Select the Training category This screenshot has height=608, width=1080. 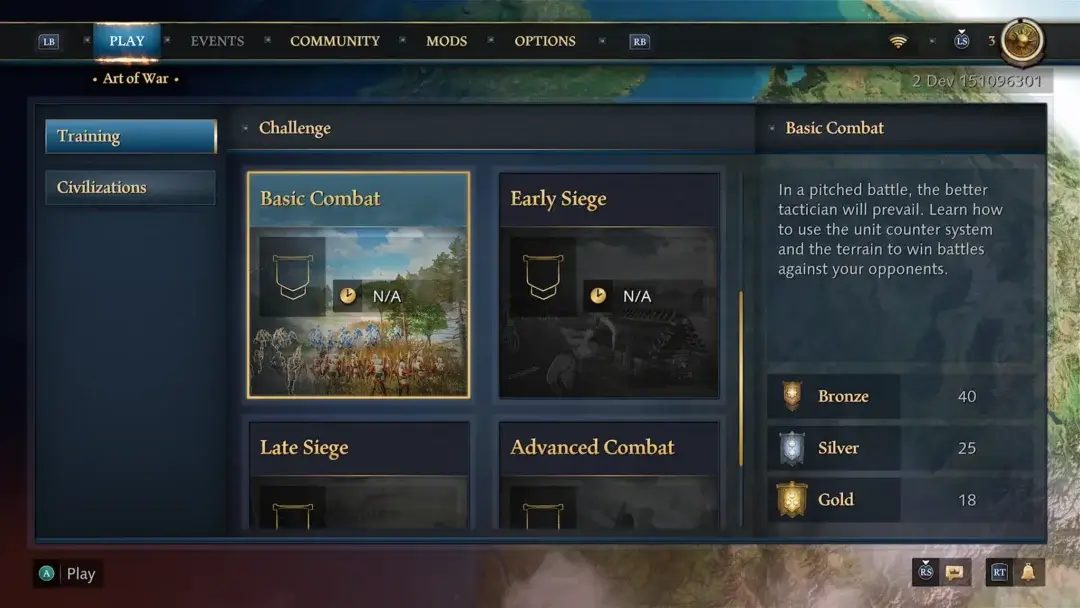[x=130, y=136]
